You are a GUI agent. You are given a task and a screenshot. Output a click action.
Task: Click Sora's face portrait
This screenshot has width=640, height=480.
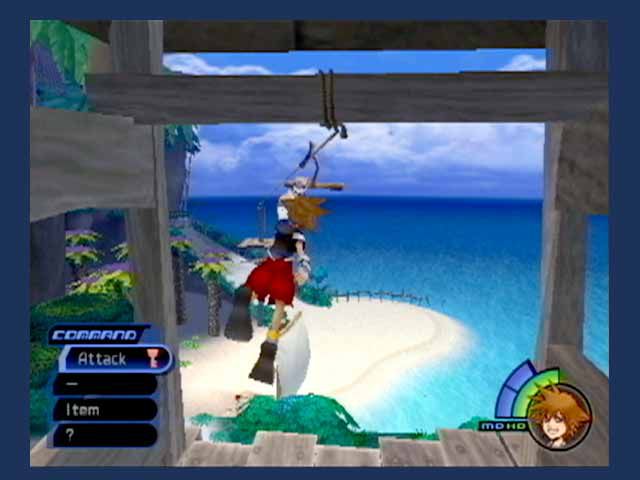pos(558,414)
